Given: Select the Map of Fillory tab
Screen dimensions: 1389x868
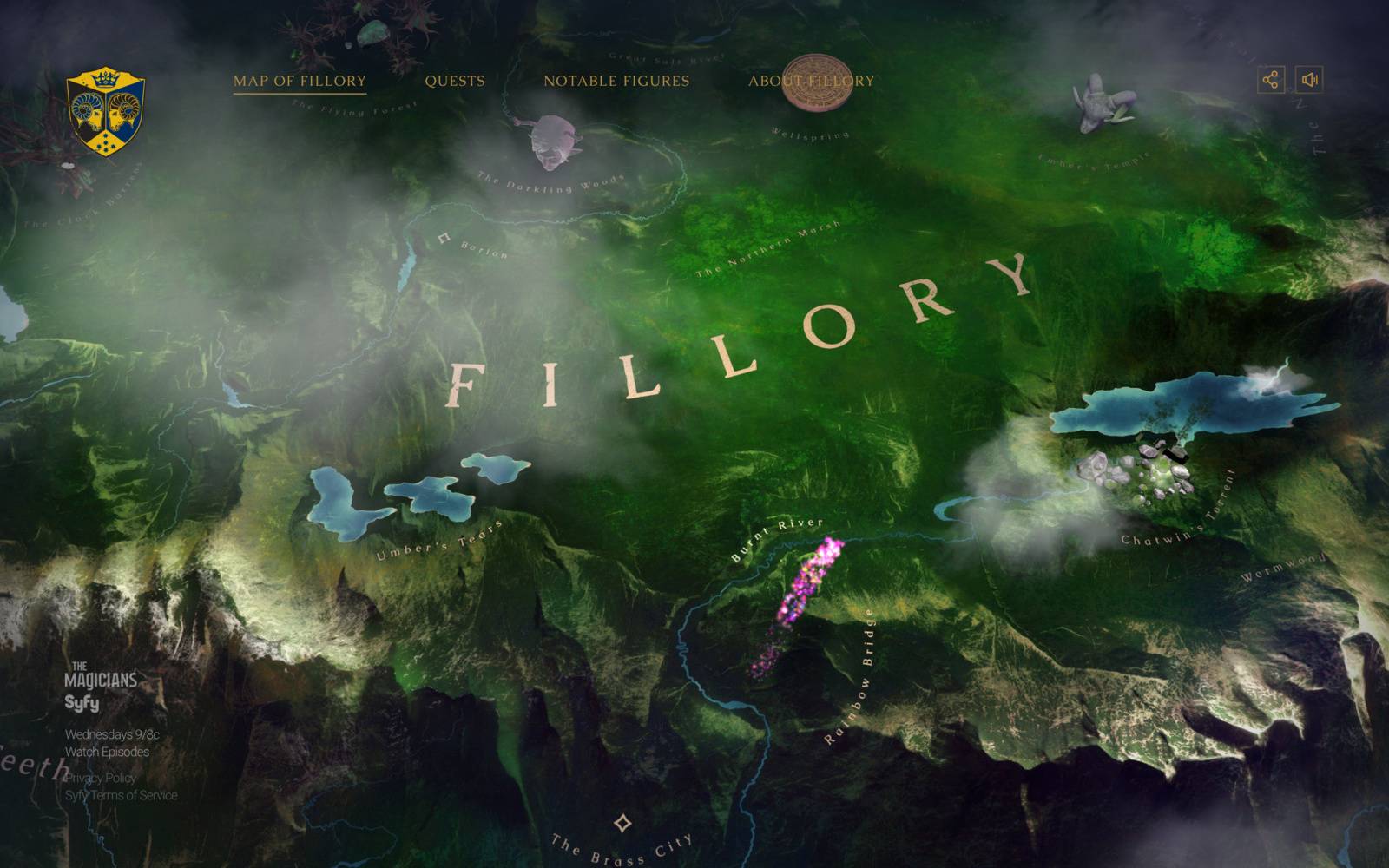Looking at the screenshot, I should [299, 82].
